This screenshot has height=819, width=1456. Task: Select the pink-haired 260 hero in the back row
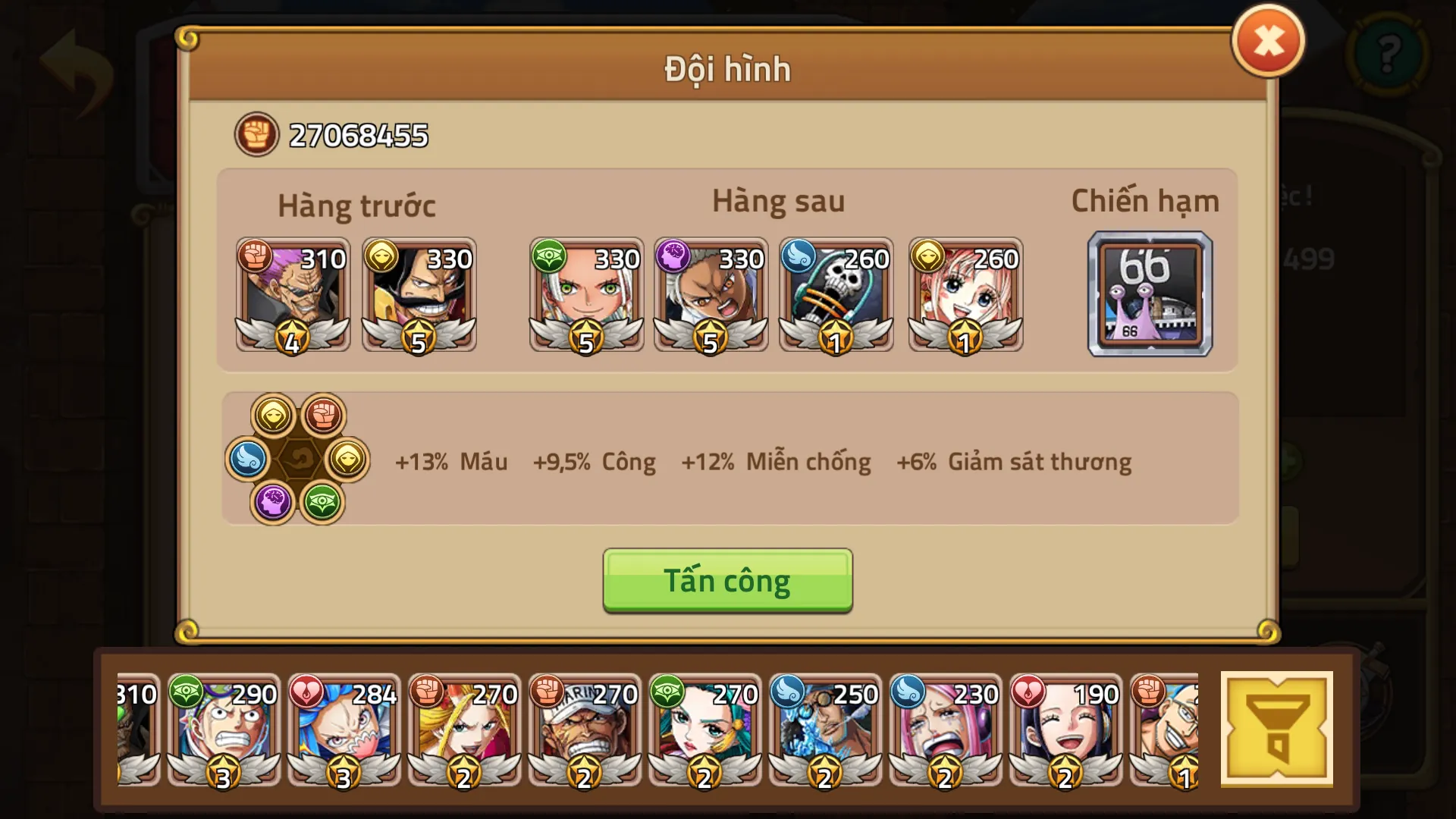[x=965, y=296]
